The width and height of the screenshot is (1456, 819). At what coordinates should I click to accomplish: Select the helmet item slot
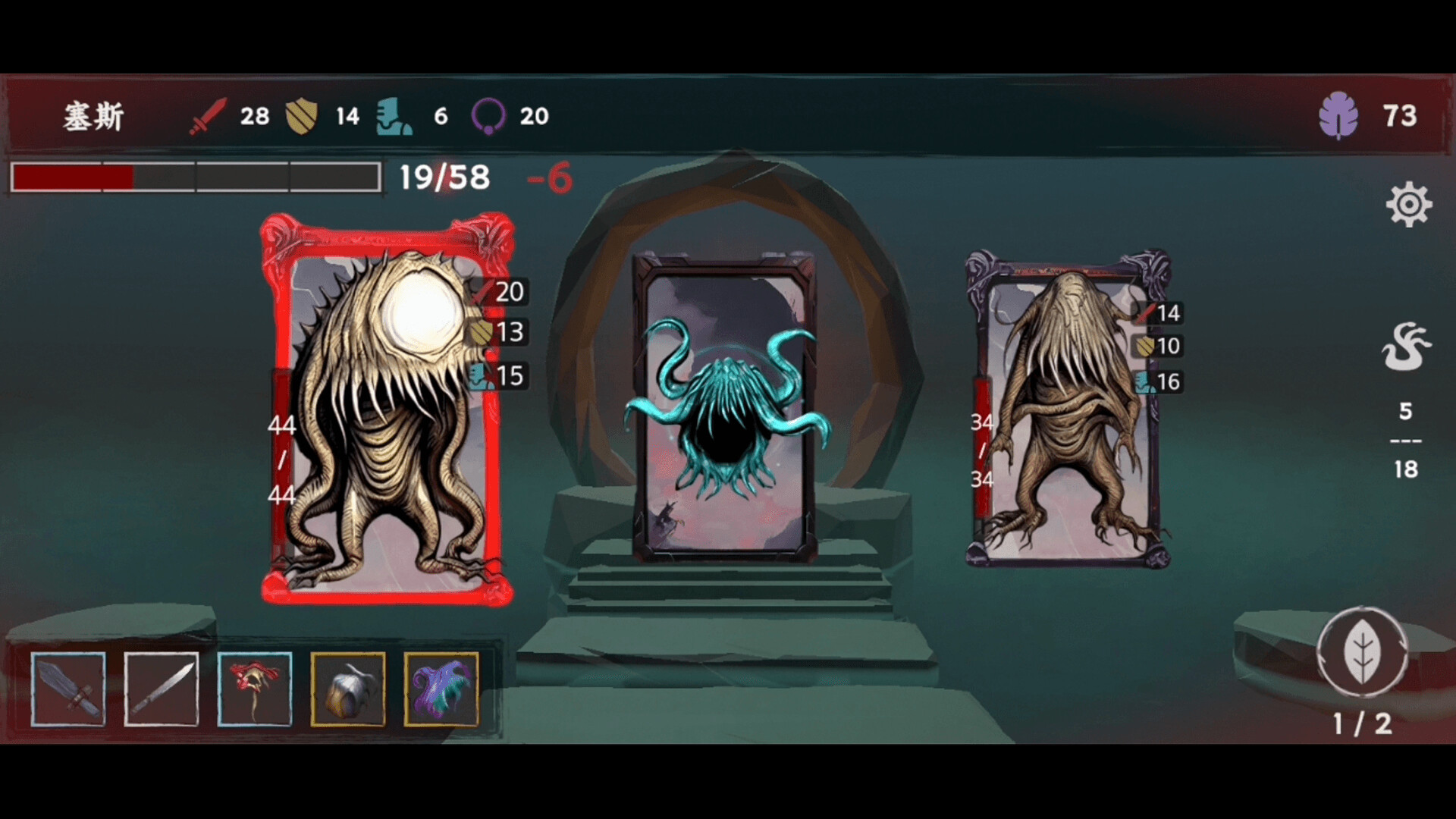[349, 689]
